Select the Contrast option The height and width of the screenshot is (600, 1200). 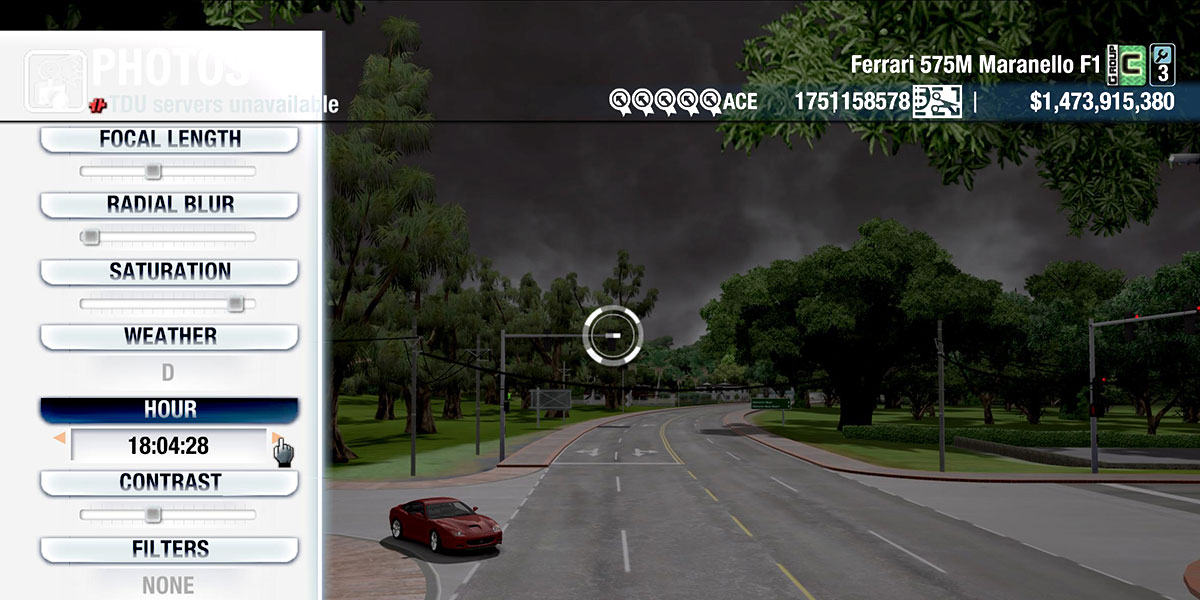point(169,483)
